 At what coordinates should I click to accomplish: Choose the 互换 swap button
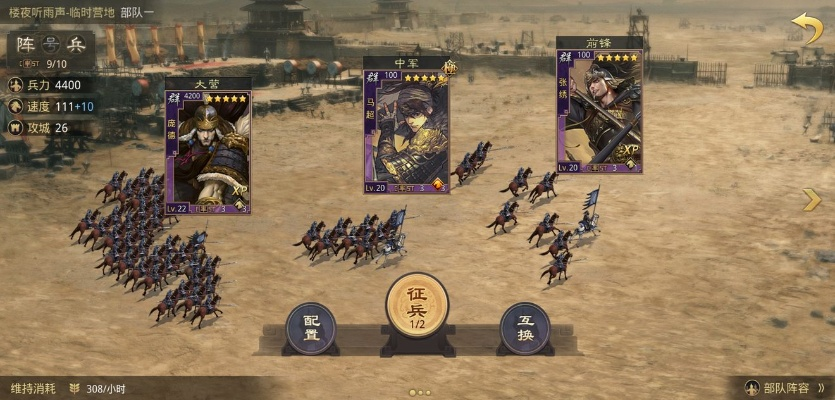(x=525, y=327)
